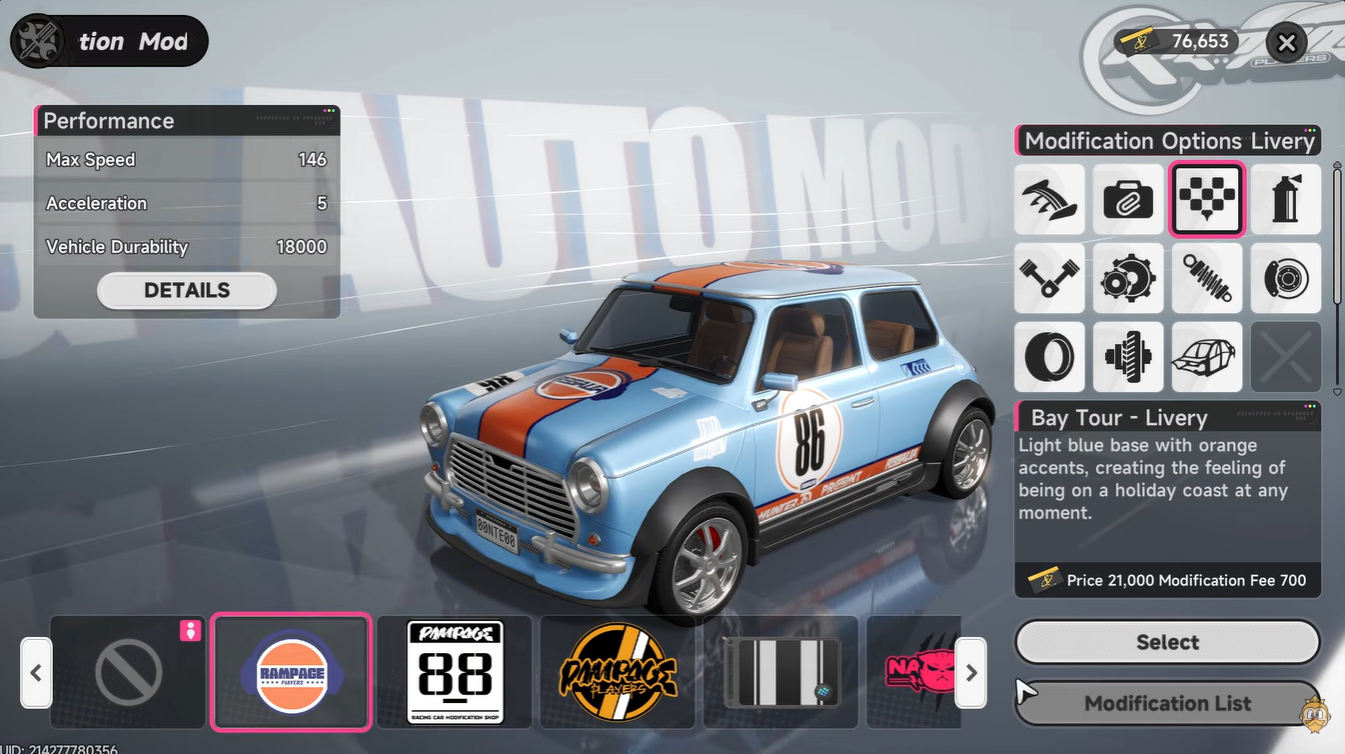Select the empty no-livery option

click(x=127, y=672)
